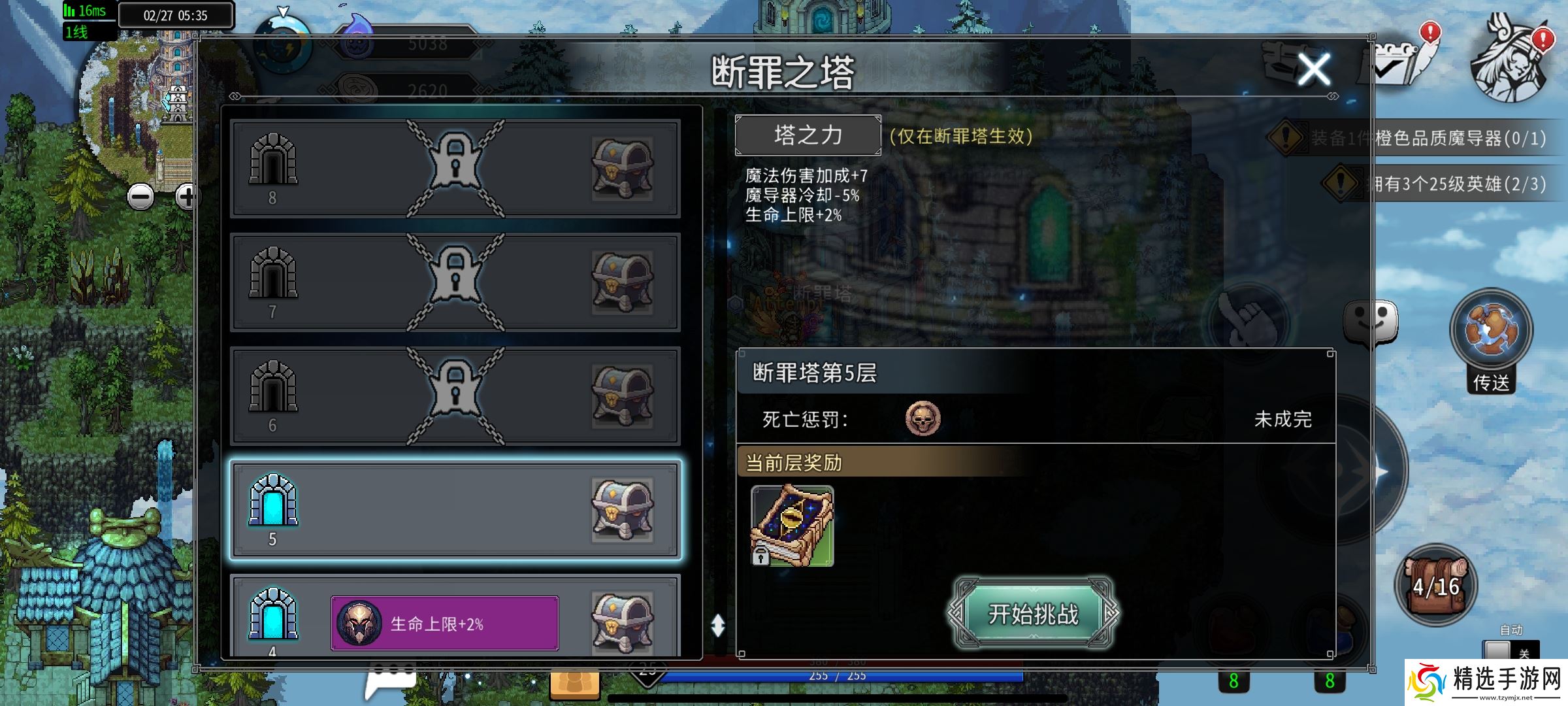Viewport: 1568px width, 706px height.
Task: Click the left chevron atop the floor list
Action: coord(235,95)
